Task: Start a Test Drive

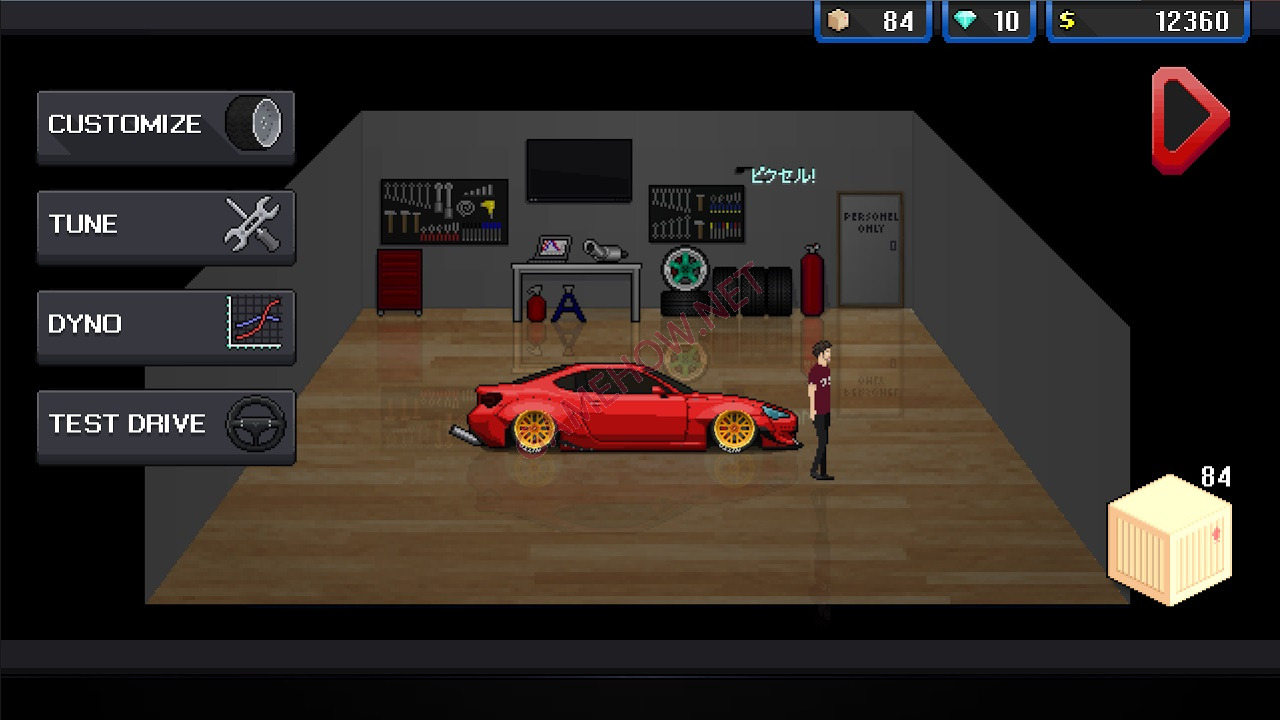Action: (x=166, y=425)
